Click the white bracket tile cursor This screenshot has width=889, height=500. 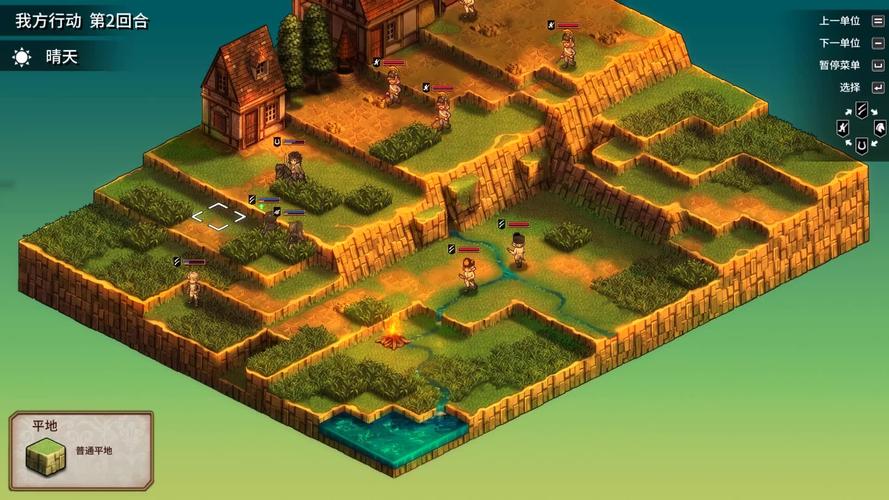[x=219, y=215]
